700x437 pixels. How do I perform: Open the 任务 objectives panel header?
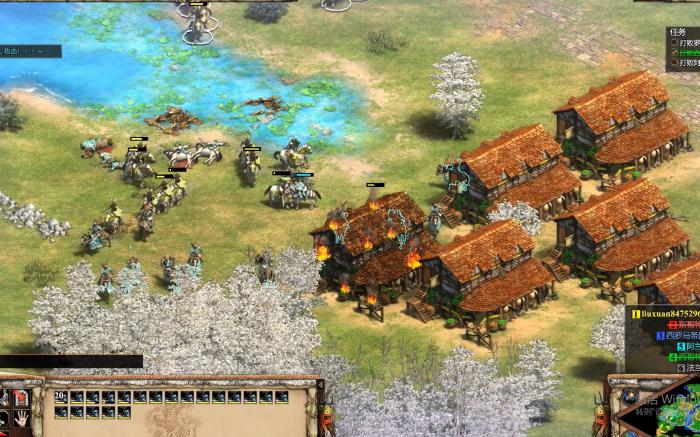tap(680, 30)
